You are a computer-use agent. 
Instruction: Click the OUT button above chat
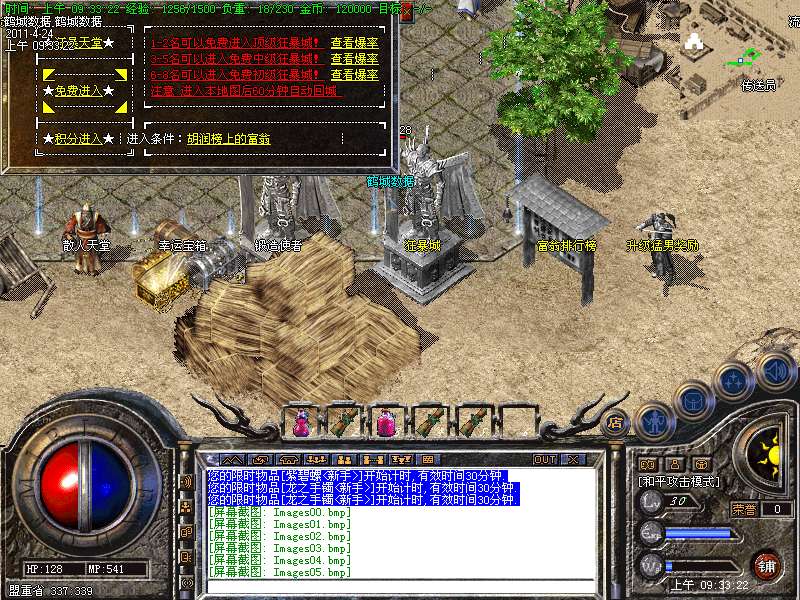click(544, 460)
